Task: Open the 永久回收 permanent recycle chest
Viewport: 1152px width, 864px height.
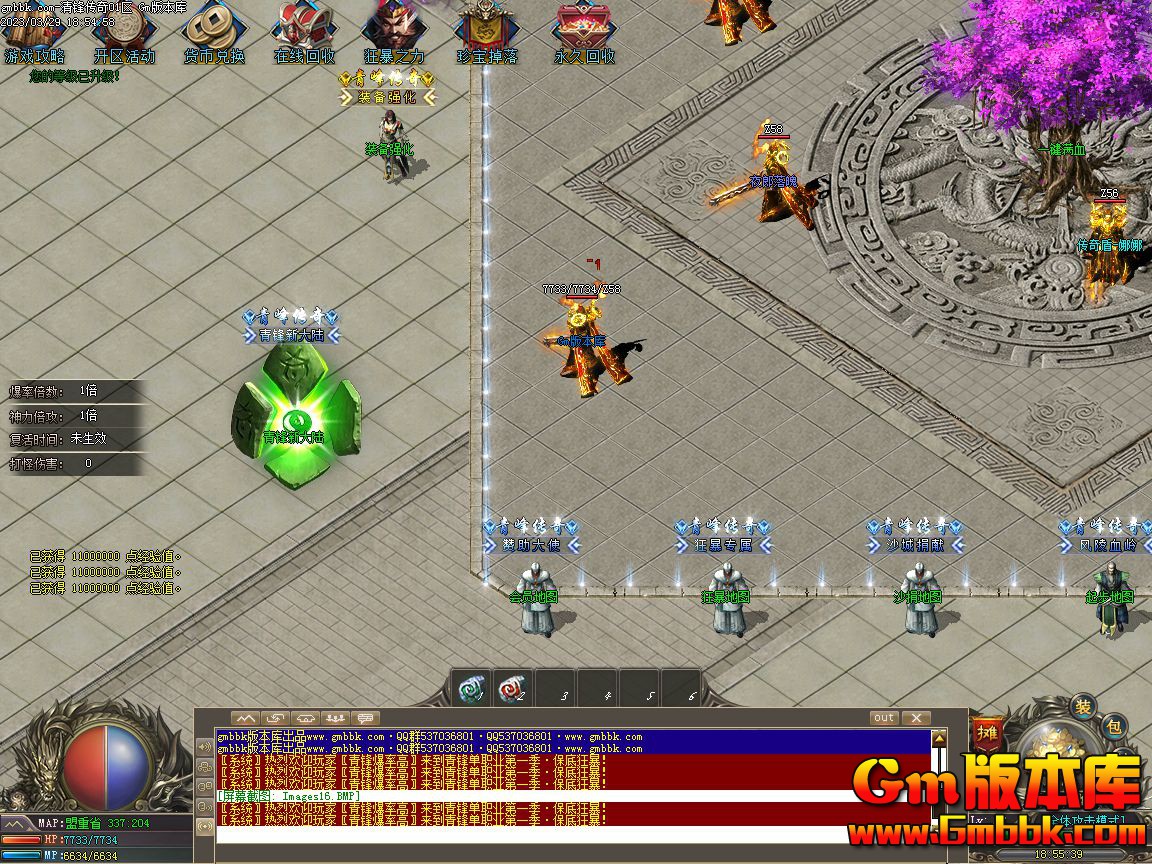Action: pos(585,34)
